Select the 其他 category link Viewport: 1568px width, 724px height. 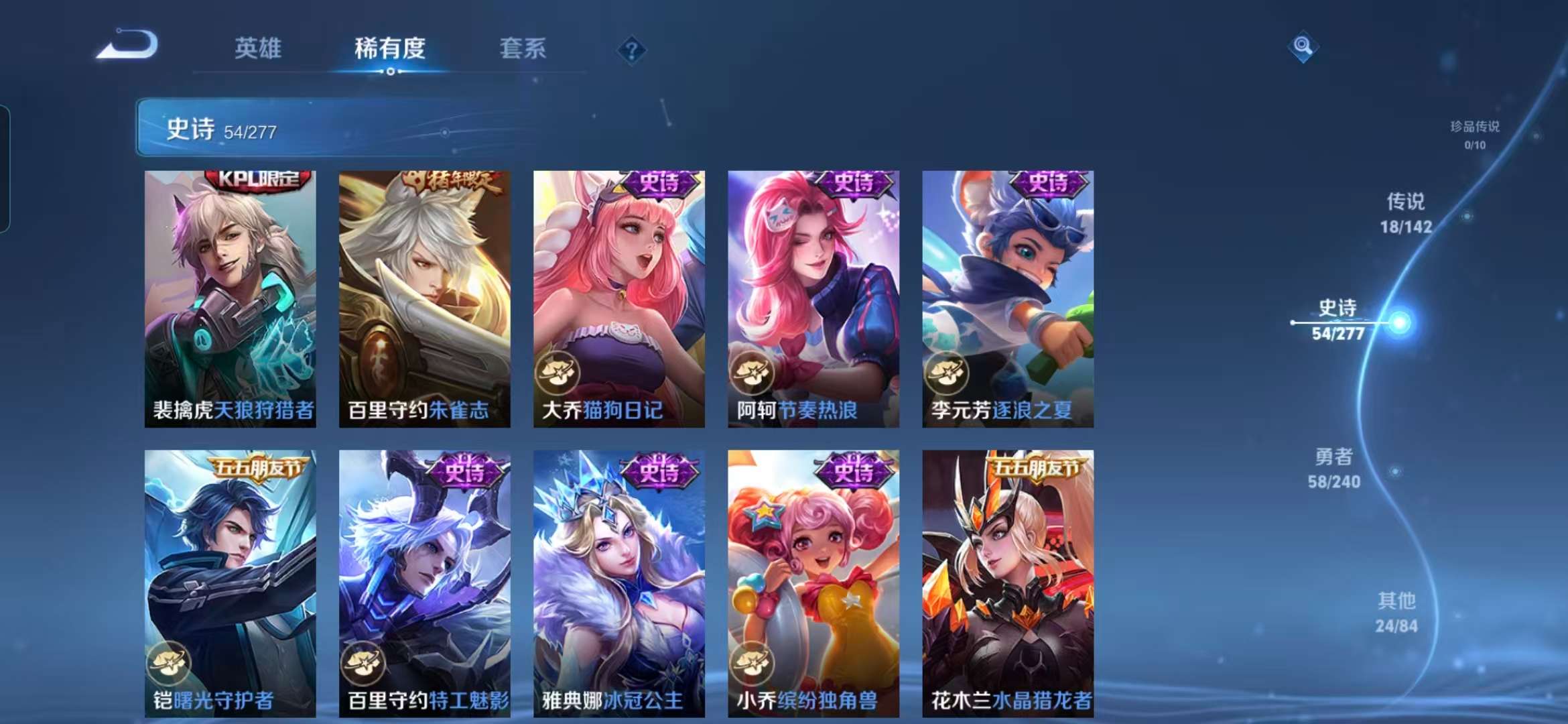[x=1397, y=613]
